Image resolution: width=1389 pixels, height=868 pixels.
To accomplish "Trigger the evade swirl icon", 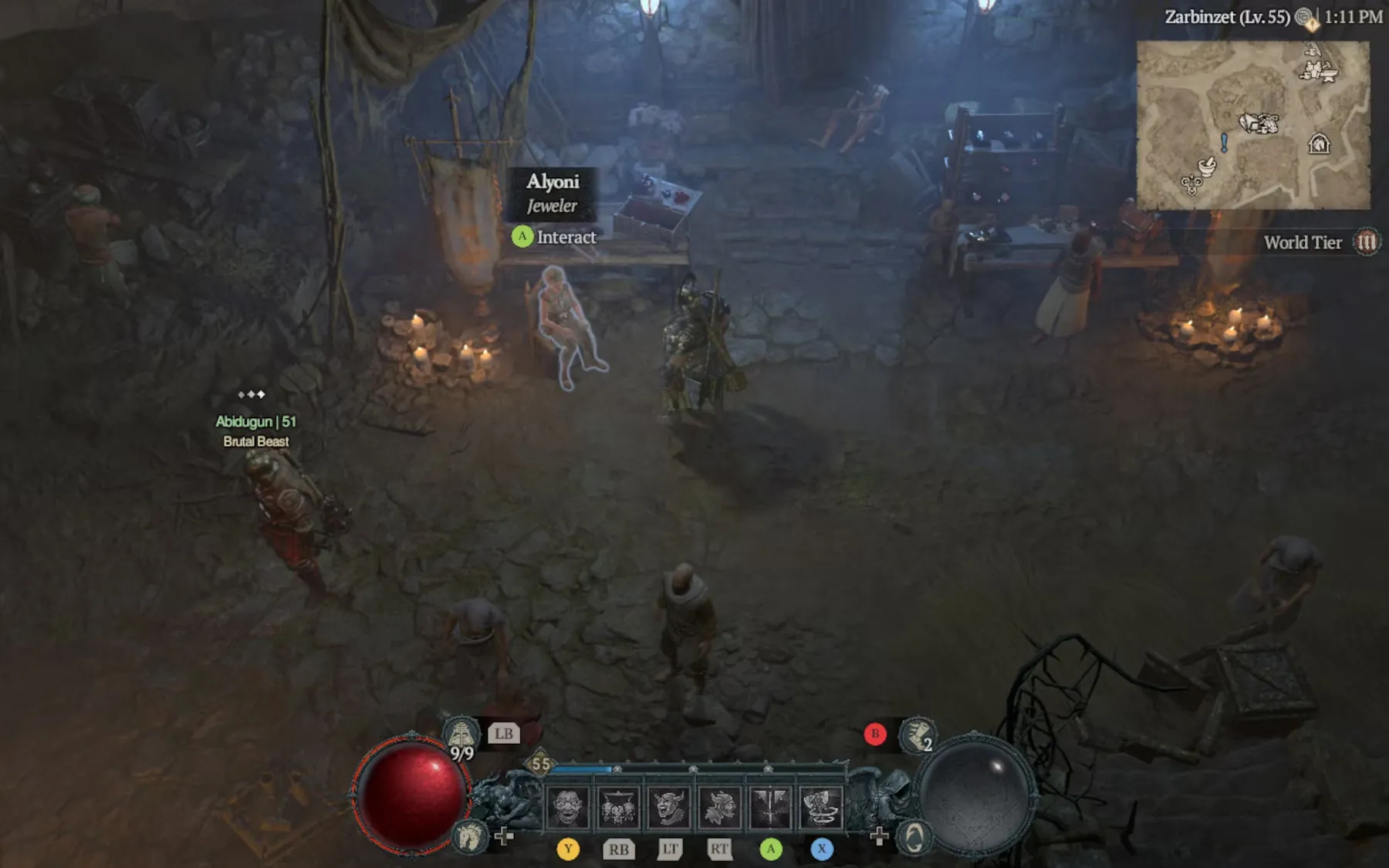I will (x=914, y=837).
